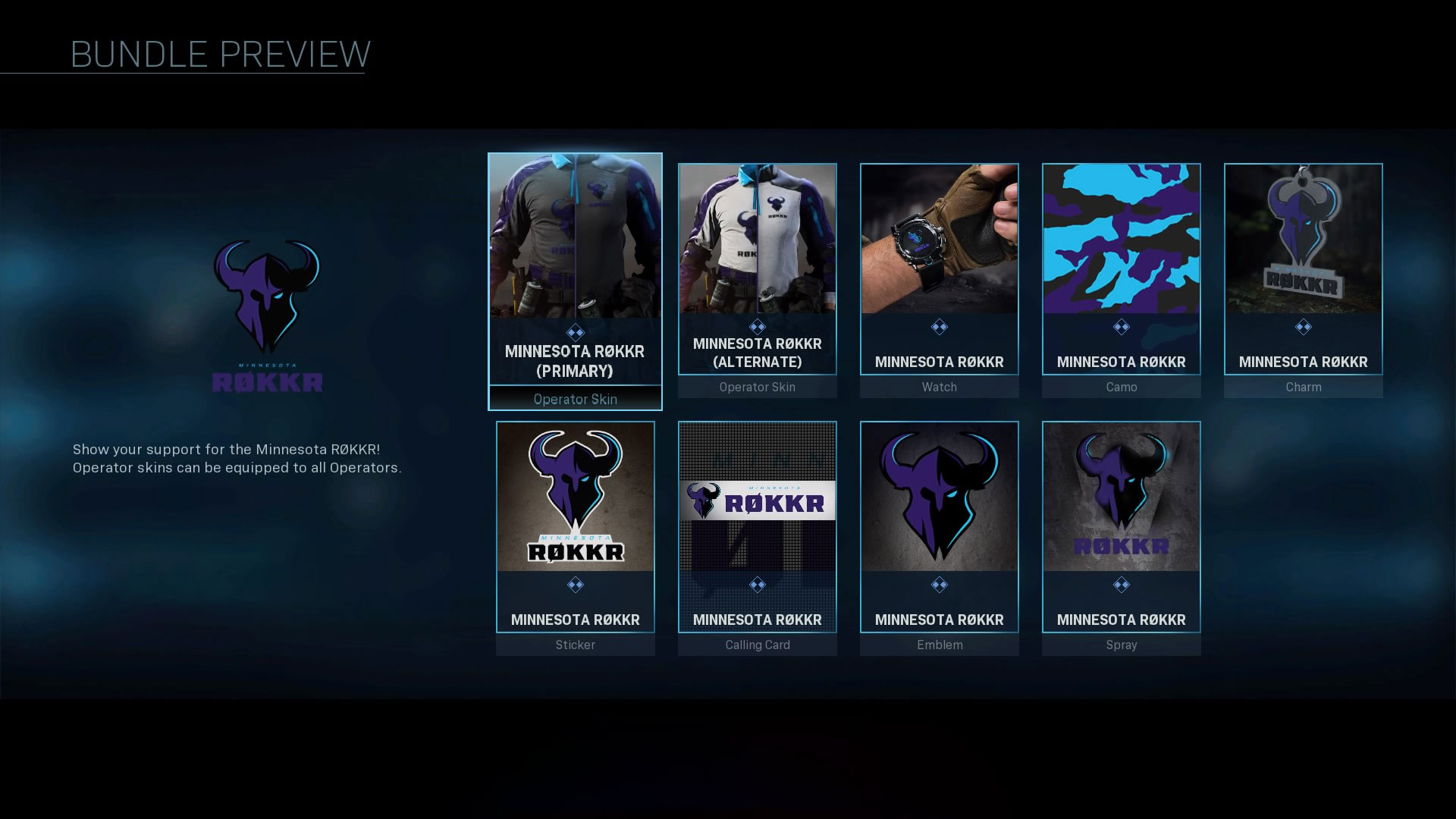The height and width of the screenshot is (819, 1456).
Task: Click the rarity diamond under the Emblem tile
Action: (x=939, y=584)
